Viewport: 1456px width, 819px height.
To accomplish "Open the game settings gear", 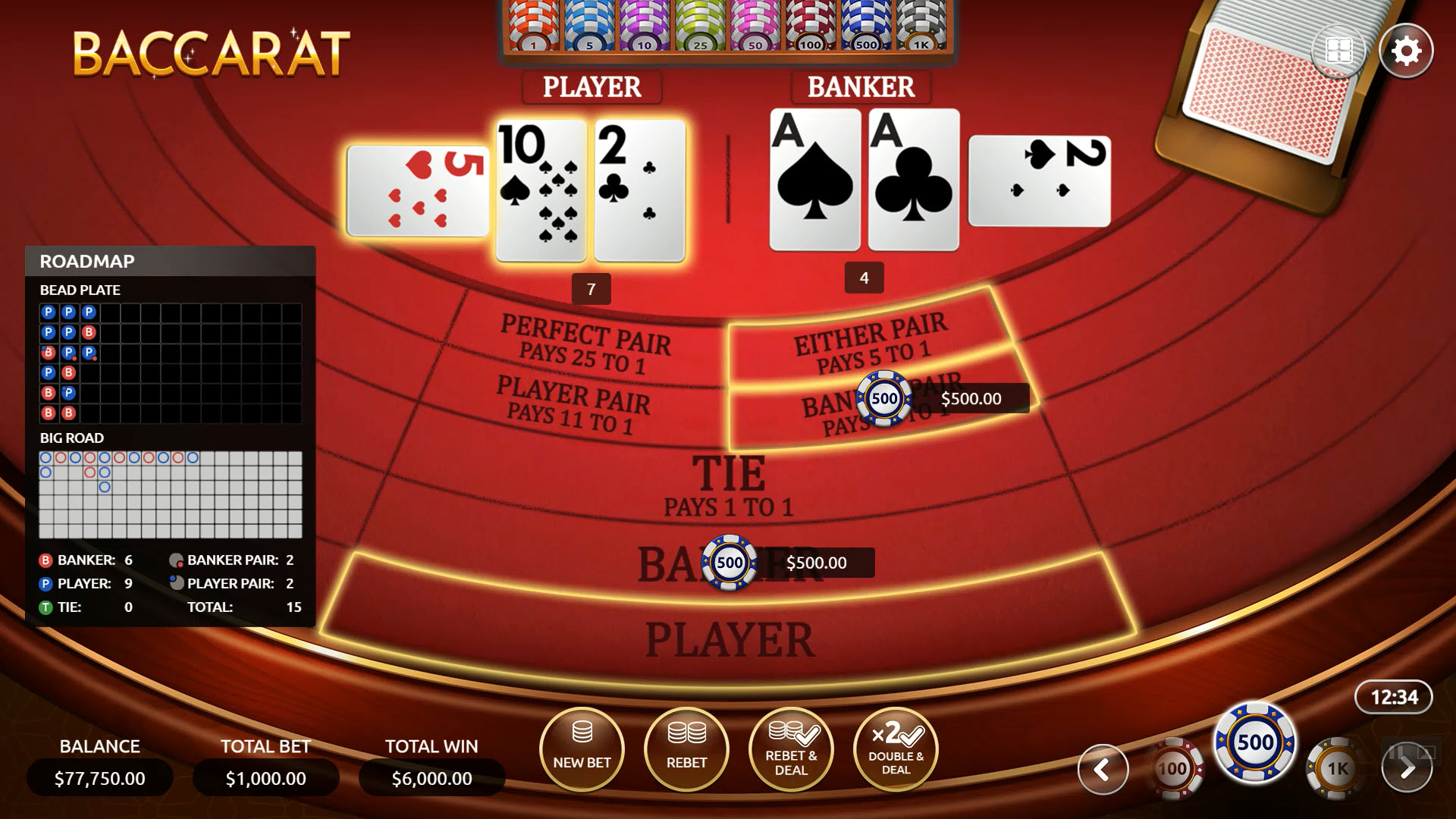I will coord(1407,50).
